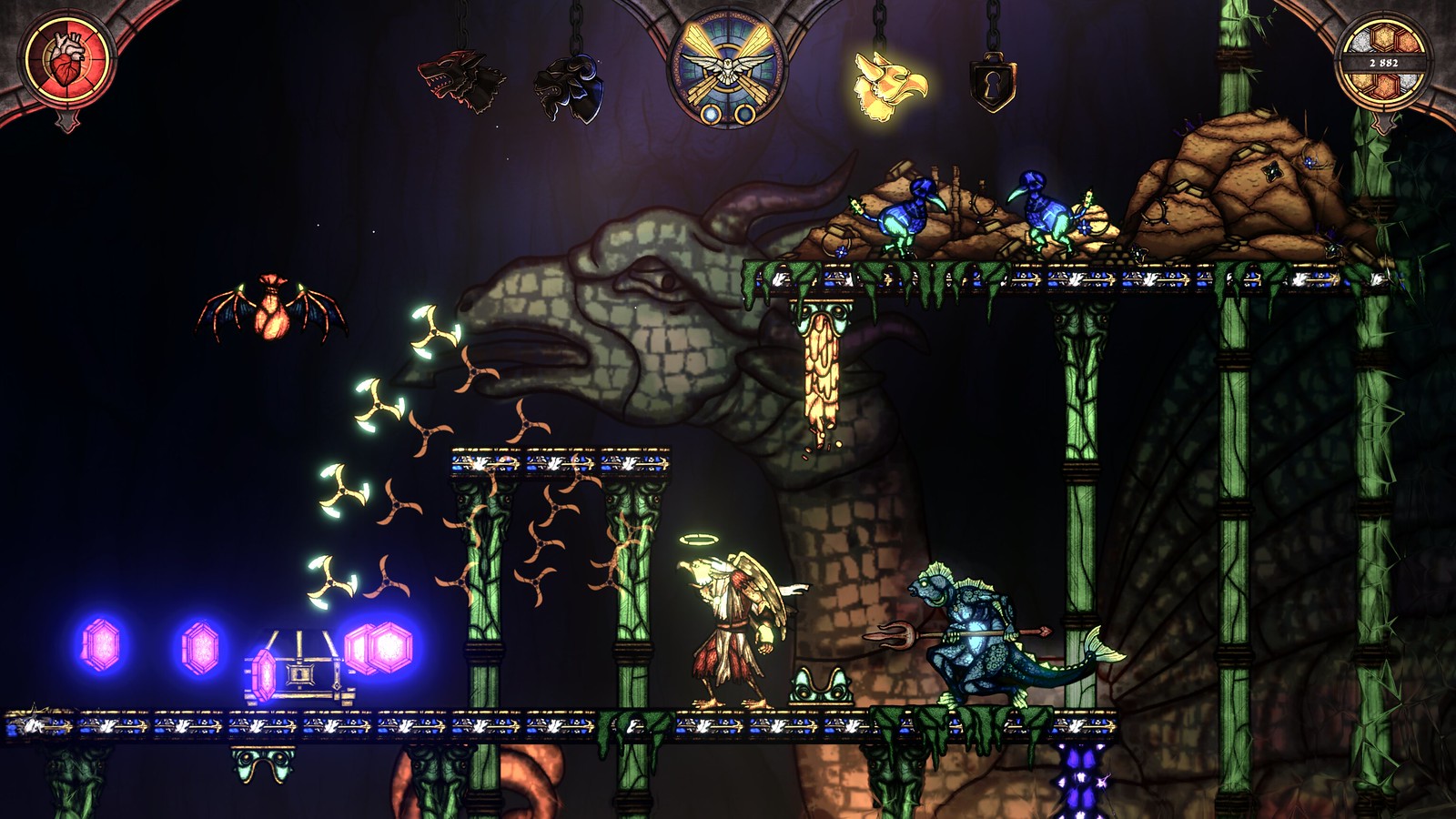Open the honeycomb gem currency medallion

1383,63
